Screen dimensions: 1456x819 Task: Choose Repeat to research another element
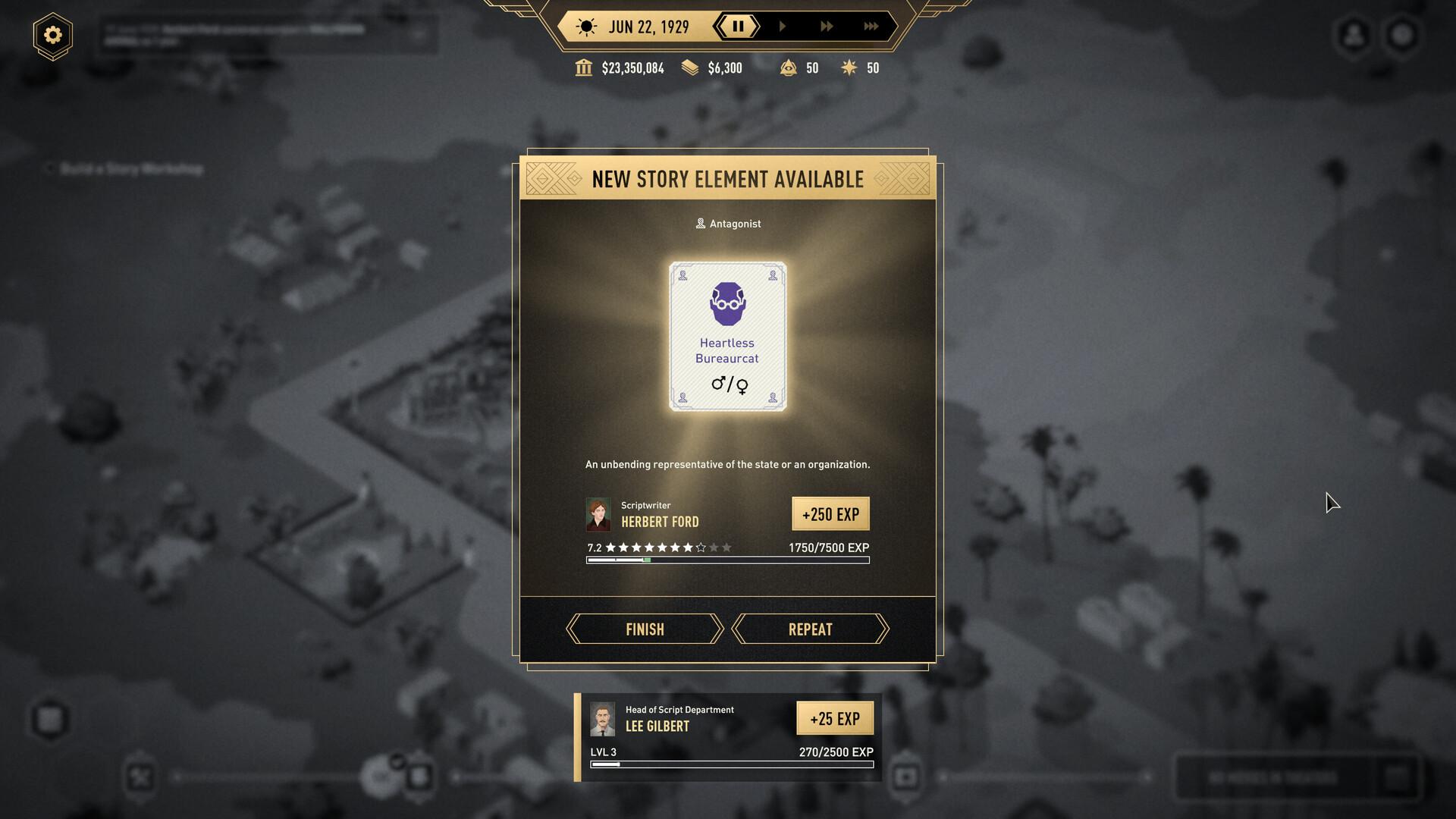tap(810, 629)
